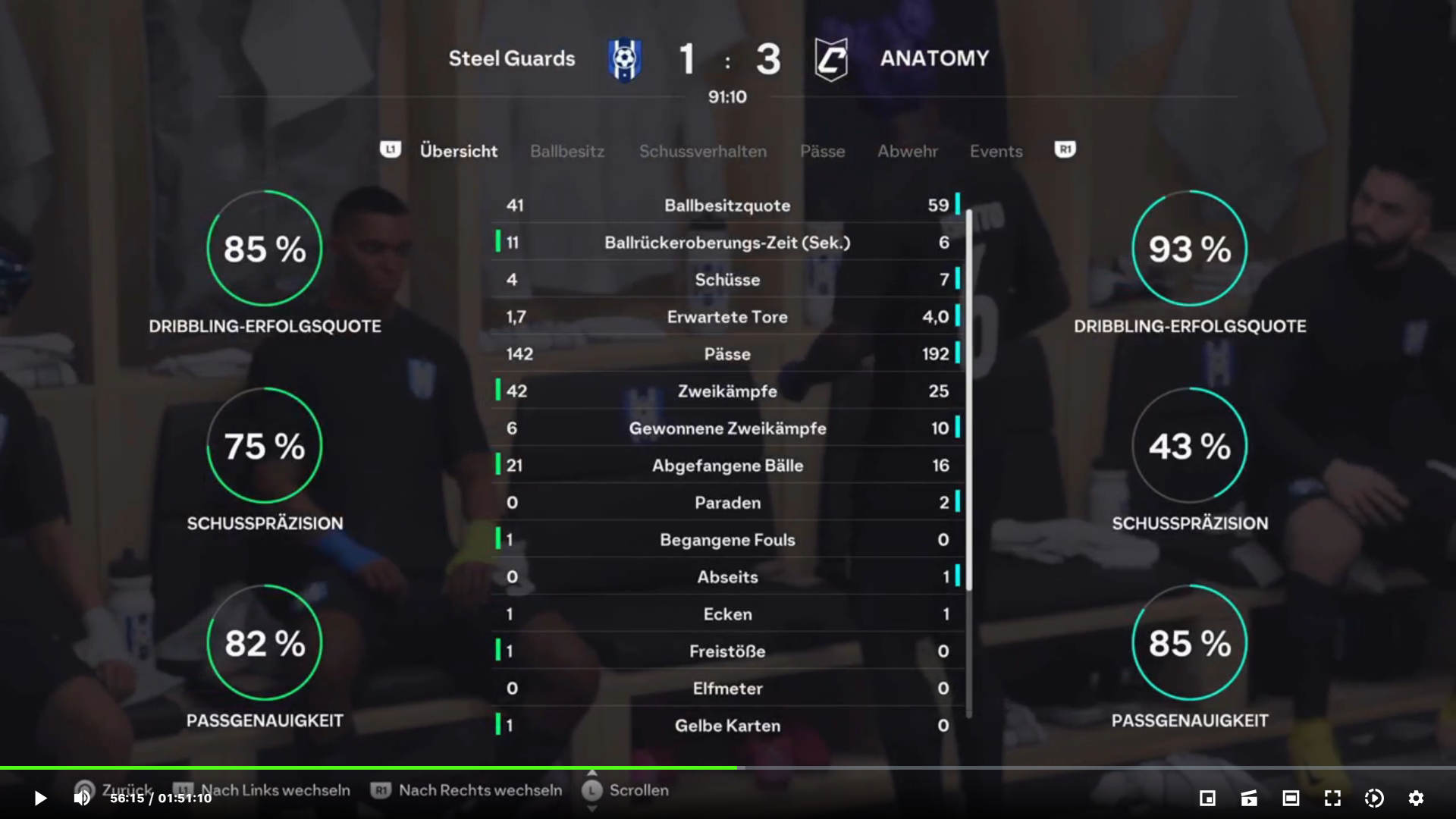This screenshot has height=819, width=1456.
Task: Enter fullscreen mode
Action: coord(1332,798)
